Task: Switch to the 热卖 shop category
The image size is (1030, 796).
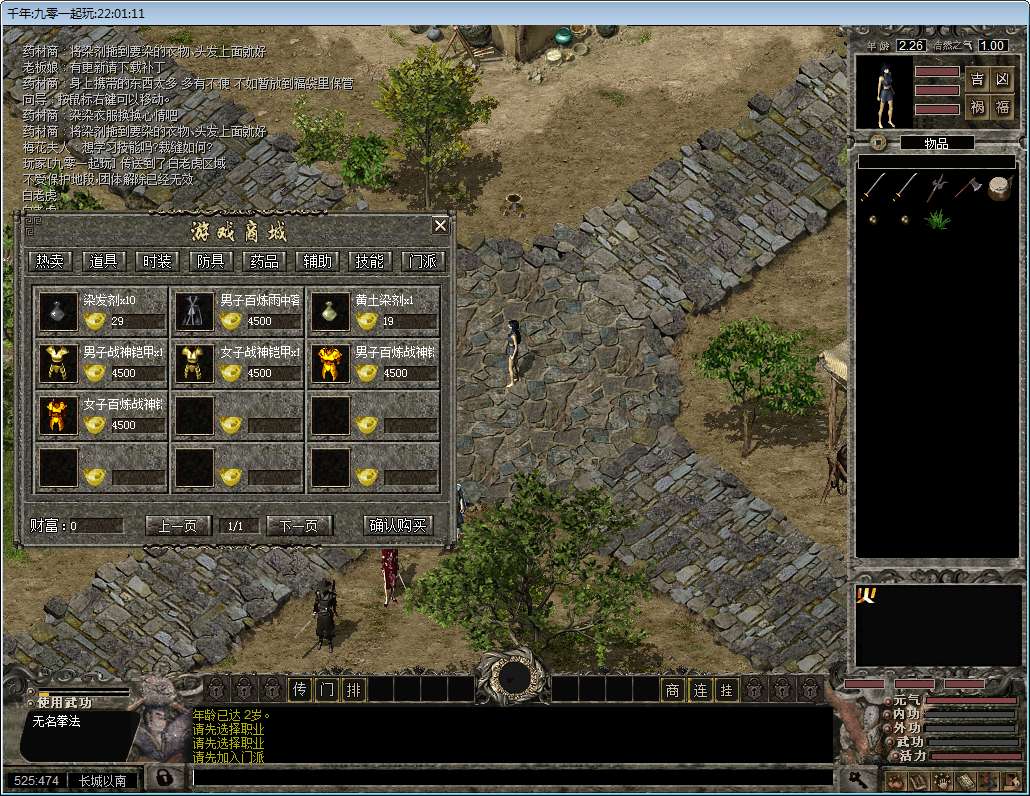Action: (x=50, y=261)
